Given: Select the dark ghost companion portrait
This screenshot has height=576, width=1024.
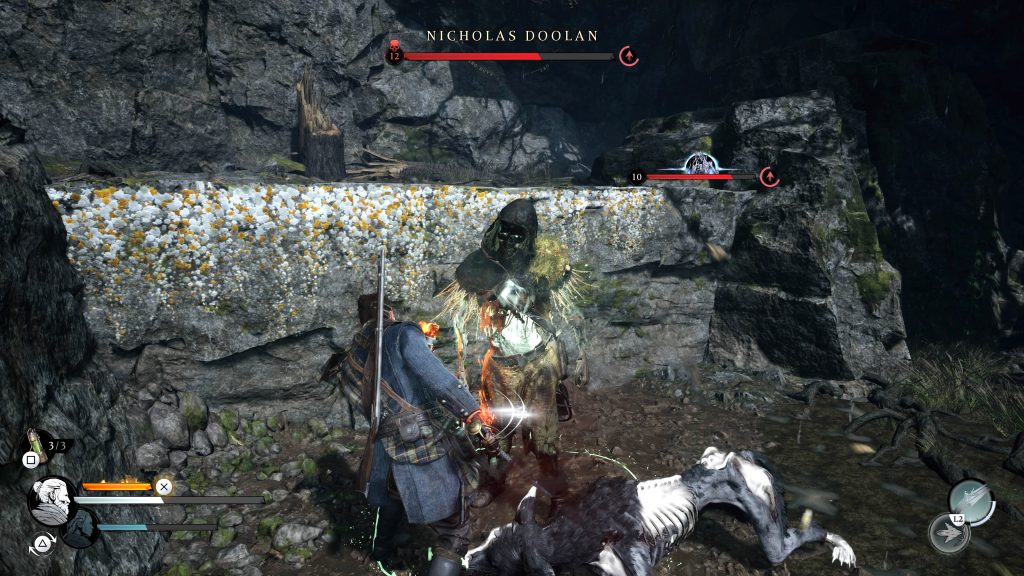Looking at the screenshot, I should coord(79,528).
